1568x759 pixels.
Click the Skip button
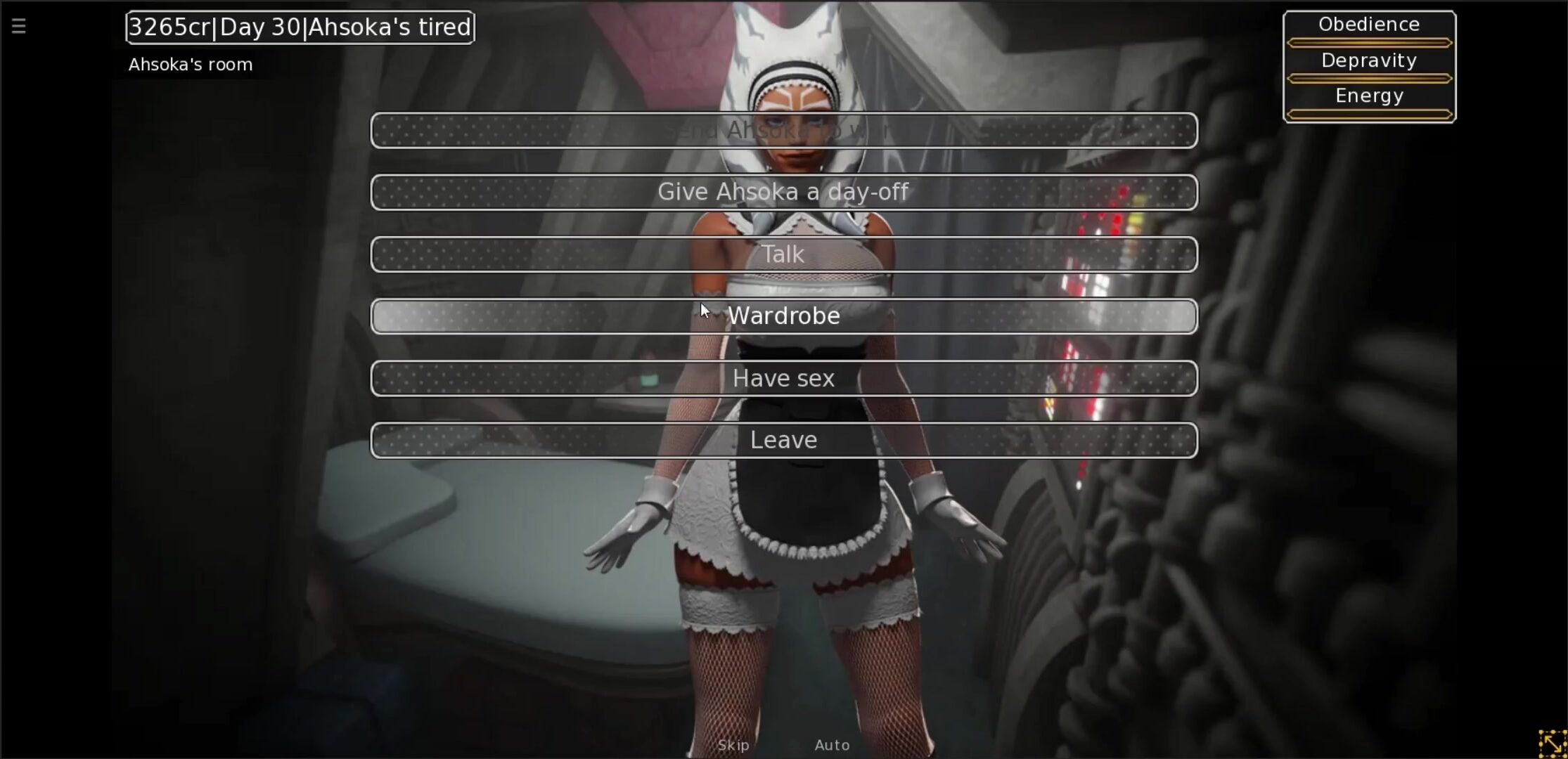[733, 745]
